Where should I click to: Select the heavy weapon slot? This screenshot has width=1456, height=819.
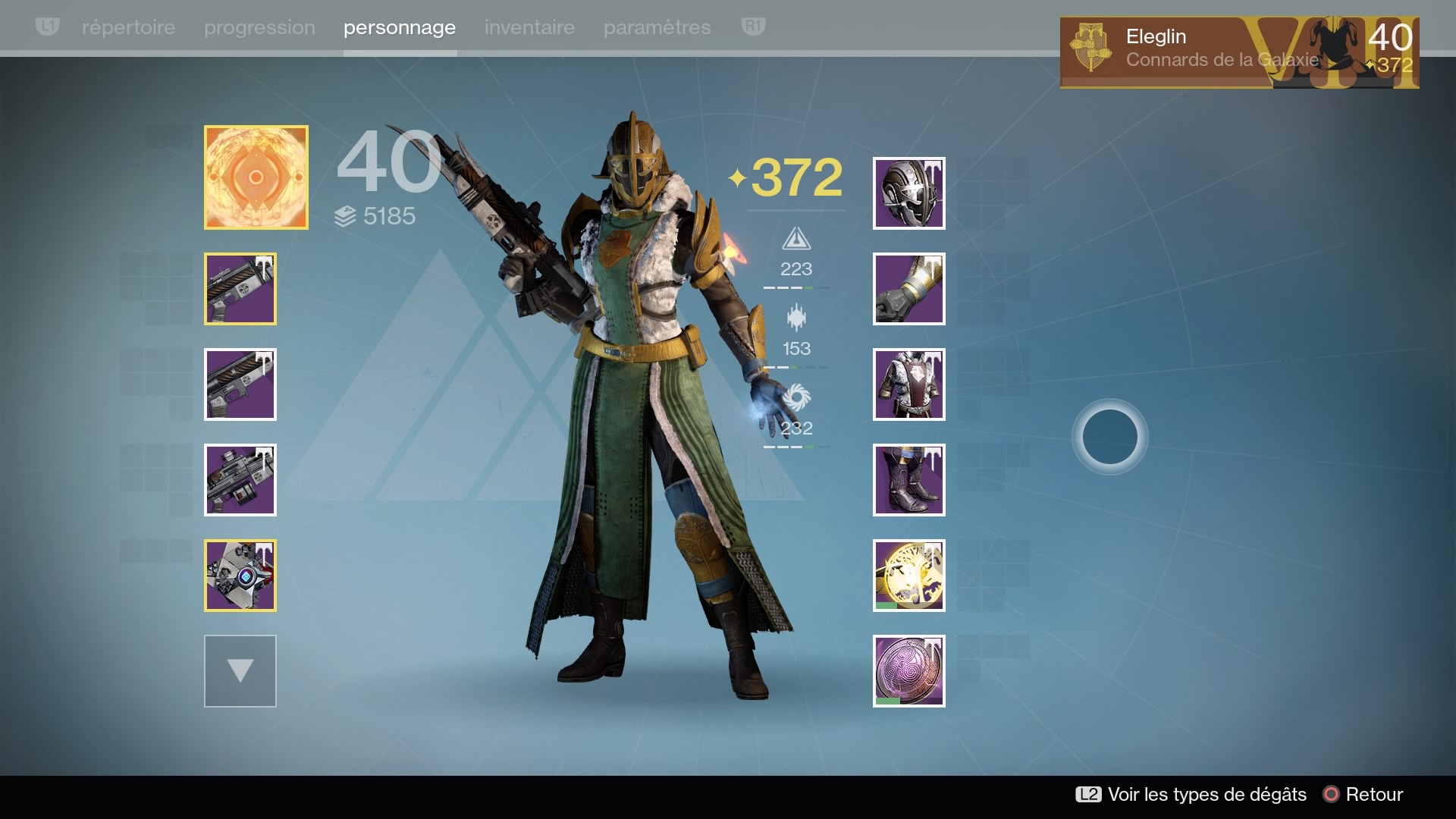(x=240, y=480)
